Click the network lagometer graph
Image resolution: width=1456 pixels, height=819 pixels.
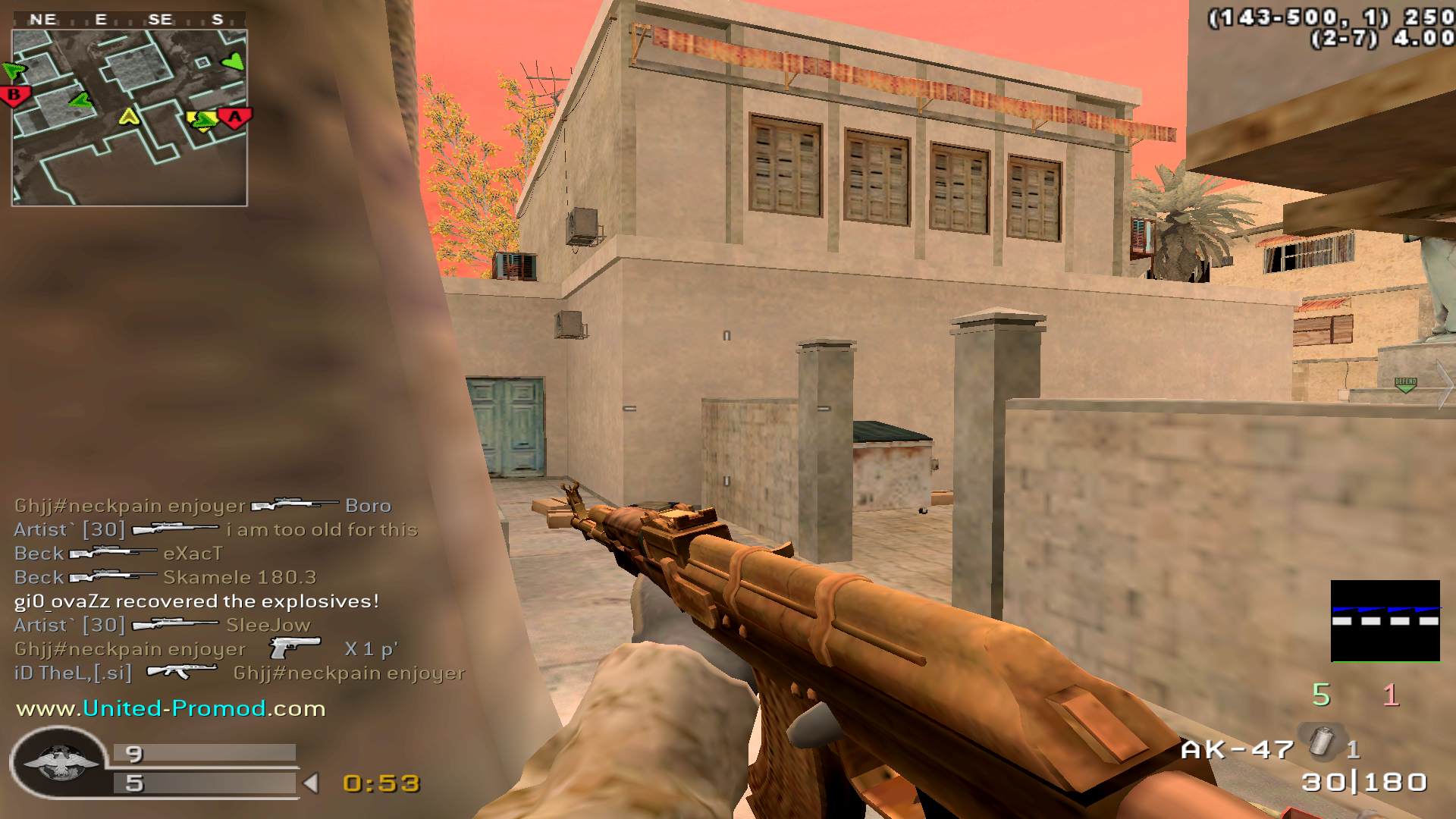[1385, 620]
